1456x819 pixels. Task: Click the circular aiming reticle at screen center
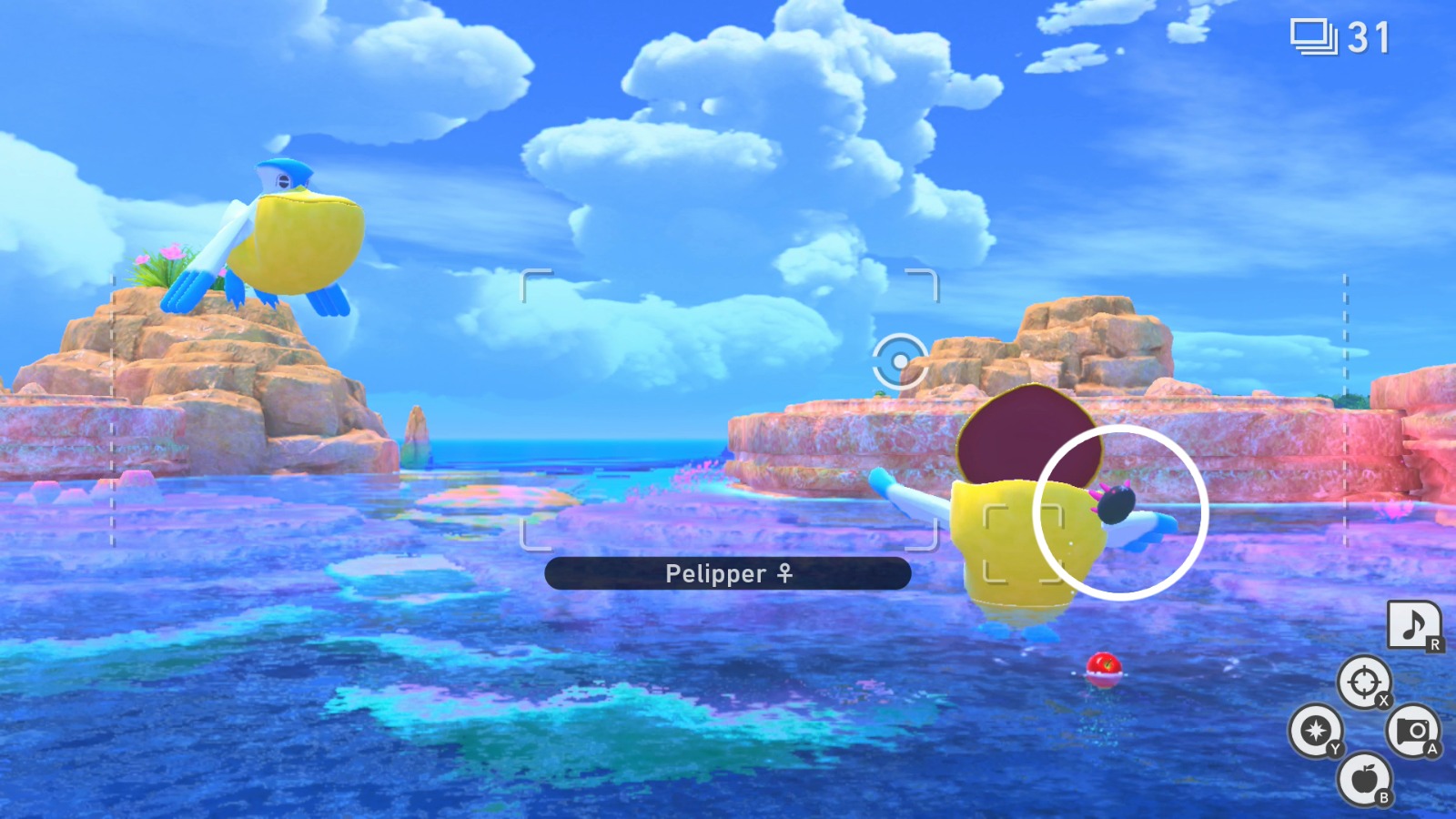click(x=900, y=359)
